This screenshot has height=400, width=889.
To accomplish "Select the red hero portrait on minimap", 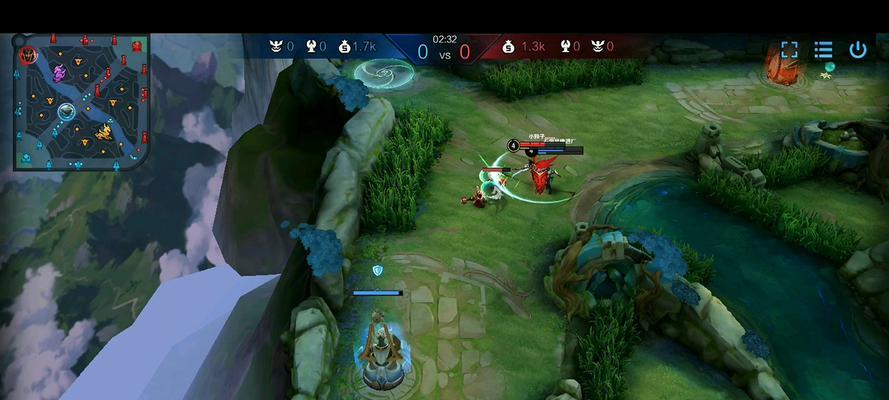I will click(28, 54).
